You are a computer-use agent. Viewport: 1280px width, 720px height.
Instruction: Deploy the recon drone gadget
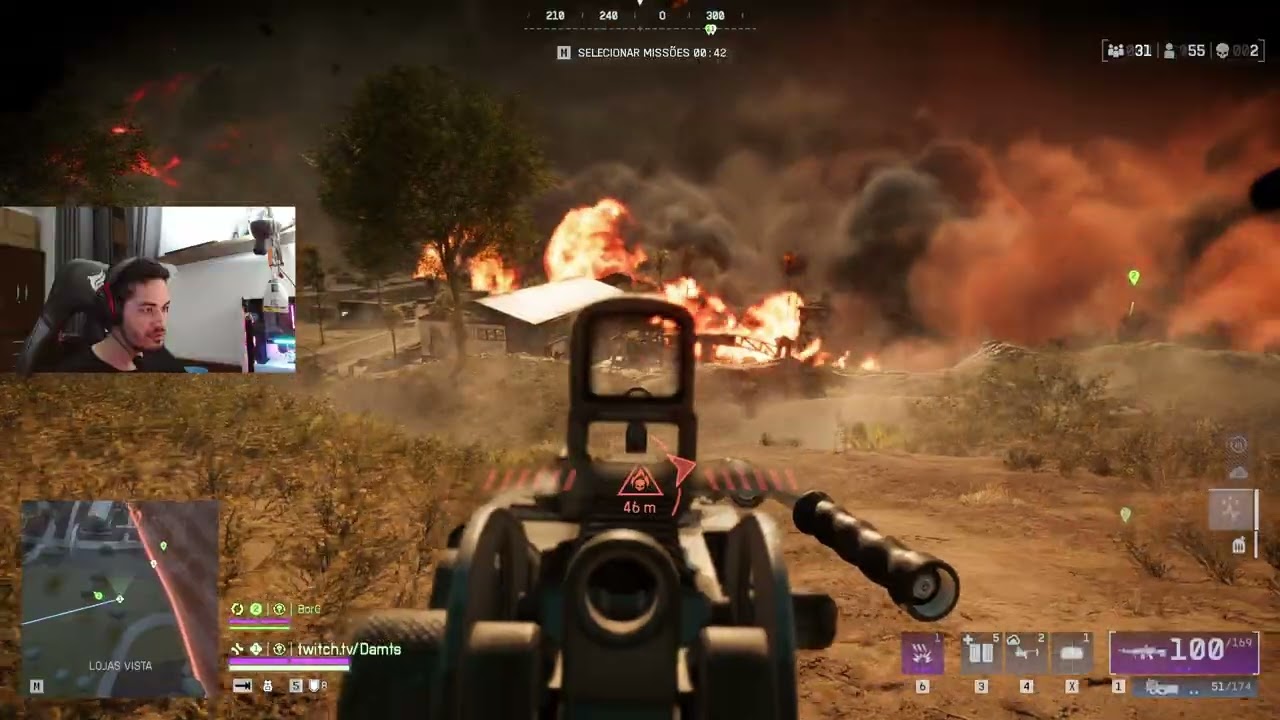click(x=1026, y=653)
